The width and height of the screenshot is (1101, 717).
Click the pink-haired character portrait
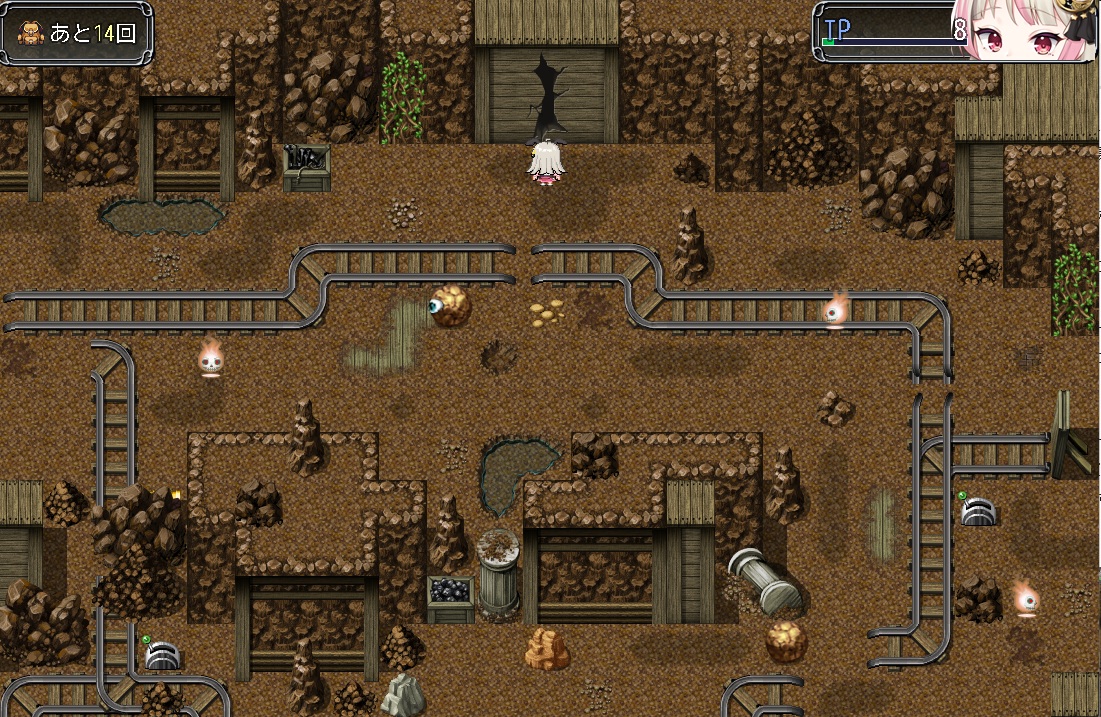pos(1023,32)
